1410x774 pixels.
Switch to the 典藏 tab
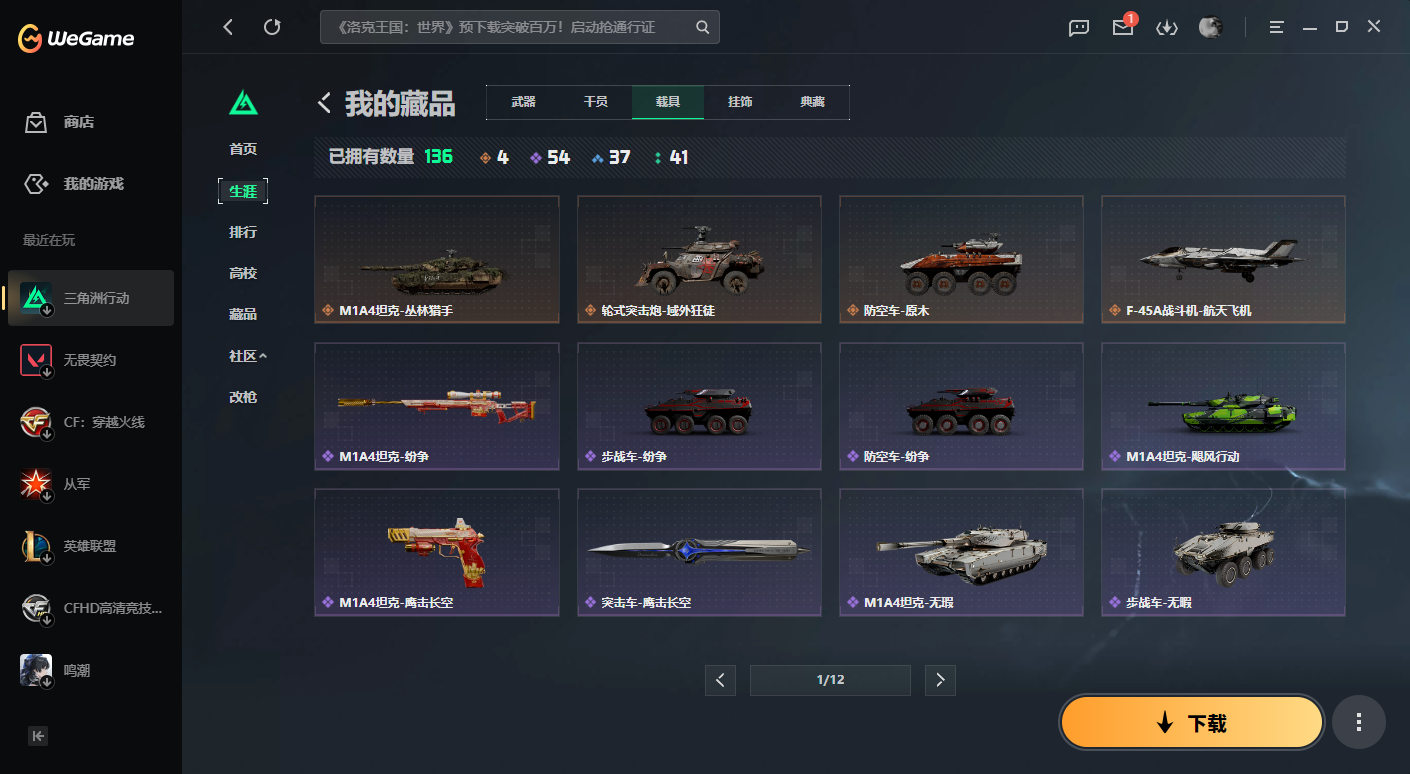[813, 102]
